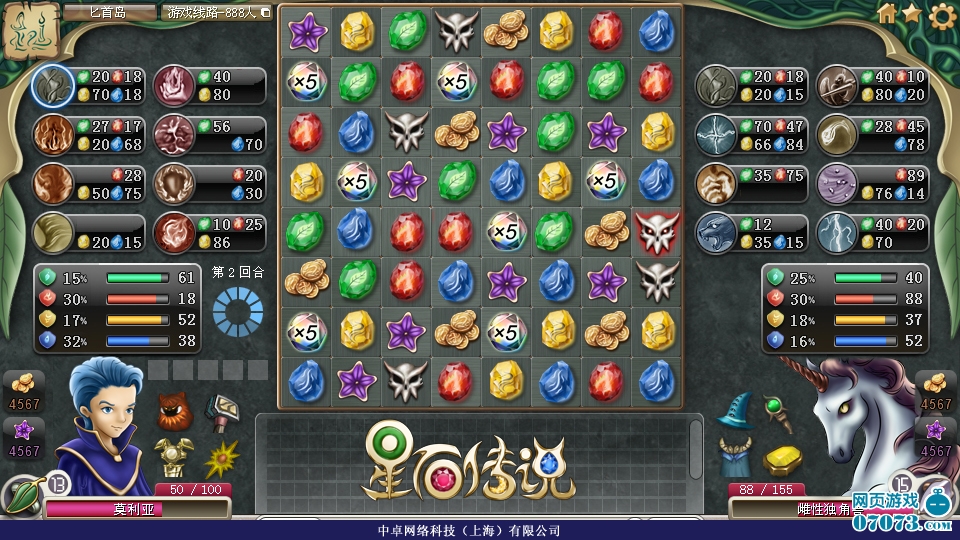Select the red demon skull tile
The image size is (960, 540).
[658, 231]
